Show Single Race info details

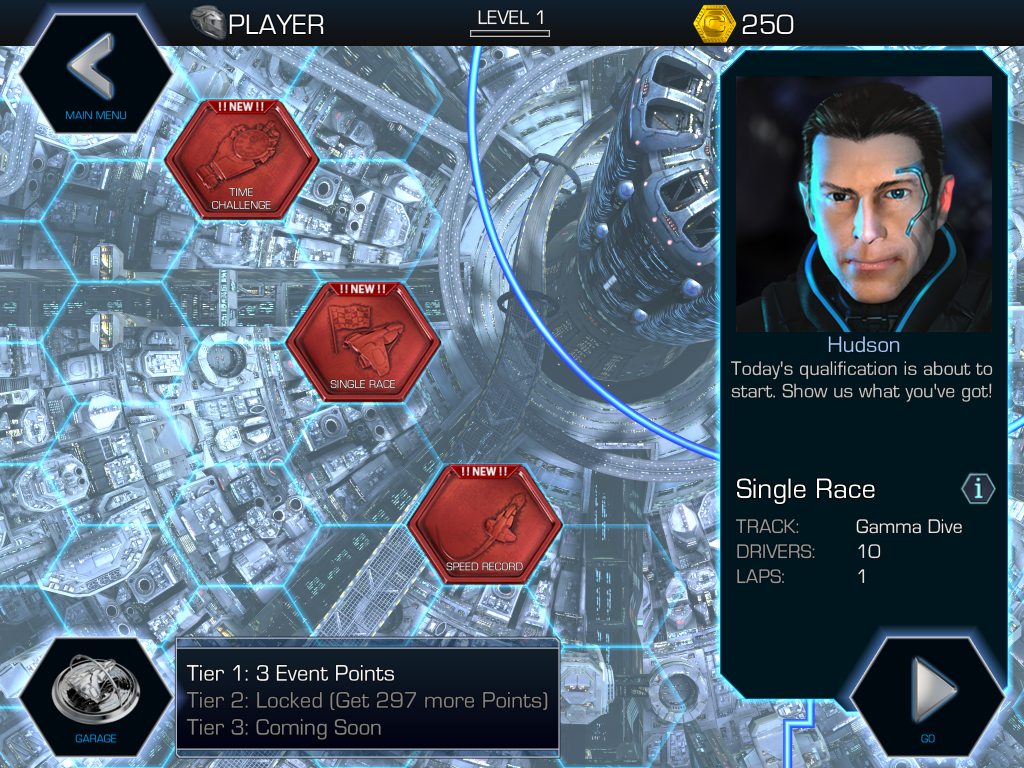[978, 489]
